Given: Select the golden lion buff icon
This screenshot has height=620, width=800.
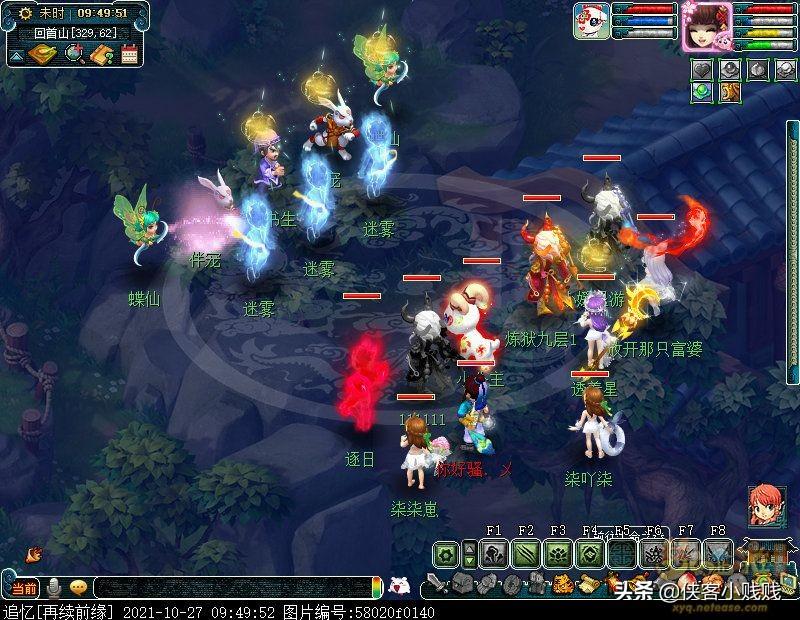Looking at the screenshot, I should pos(730,92).
